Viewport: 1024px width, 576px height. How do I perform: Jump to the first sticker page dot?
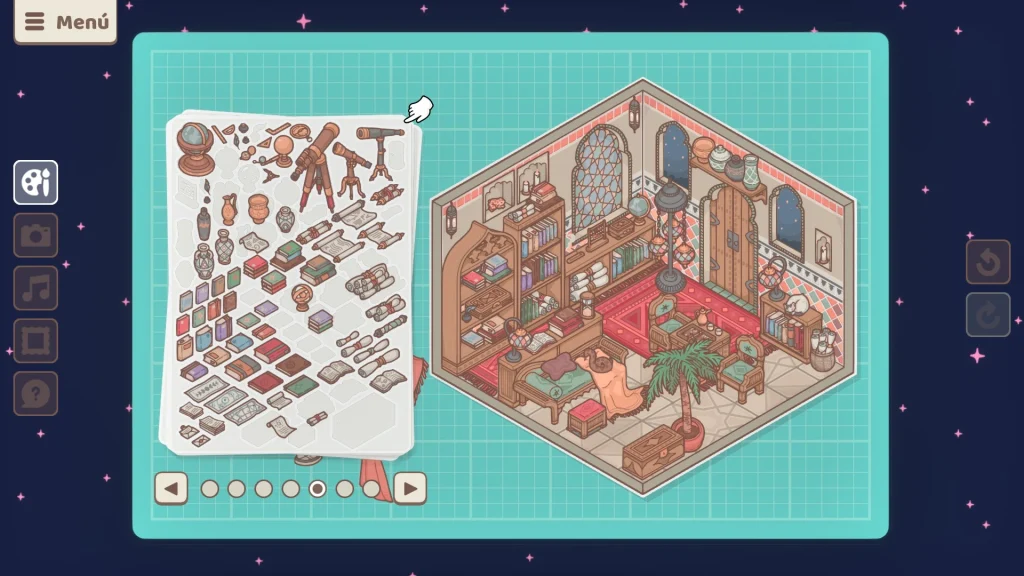[210, 488]
